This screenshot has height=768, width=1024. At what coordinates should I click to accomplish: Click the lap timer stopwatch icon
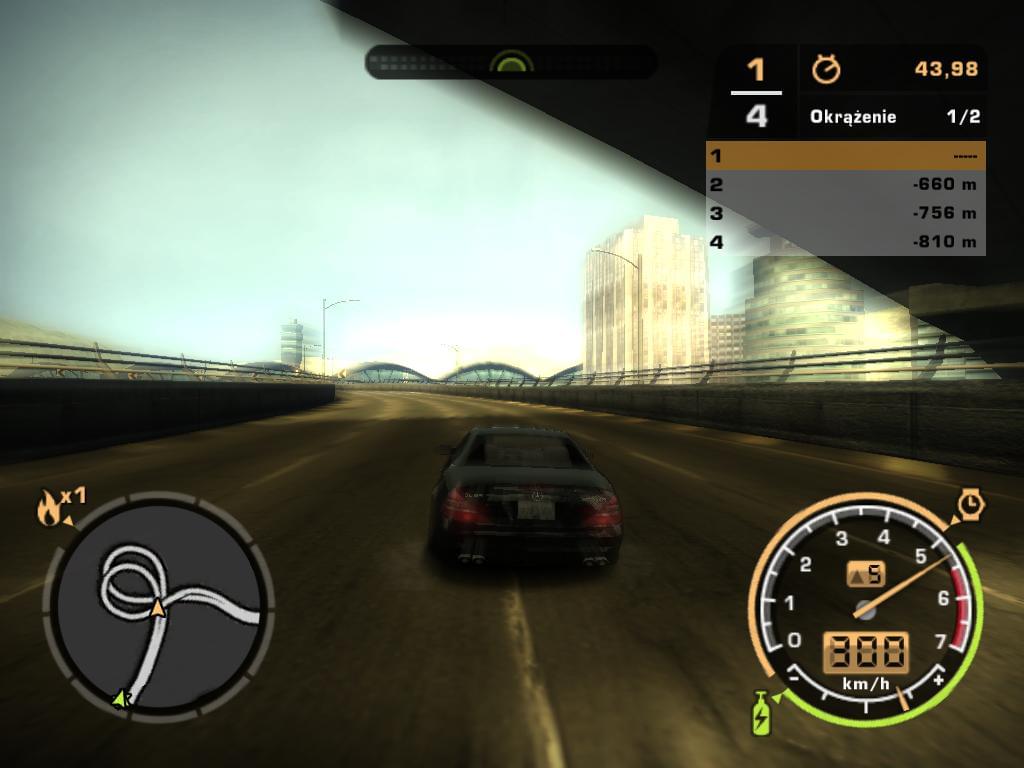826,69
